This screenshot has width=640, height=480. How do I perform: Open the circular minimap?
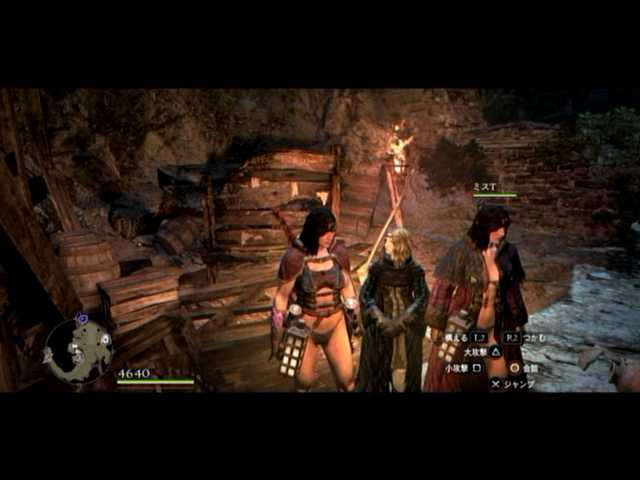[78, 351]
